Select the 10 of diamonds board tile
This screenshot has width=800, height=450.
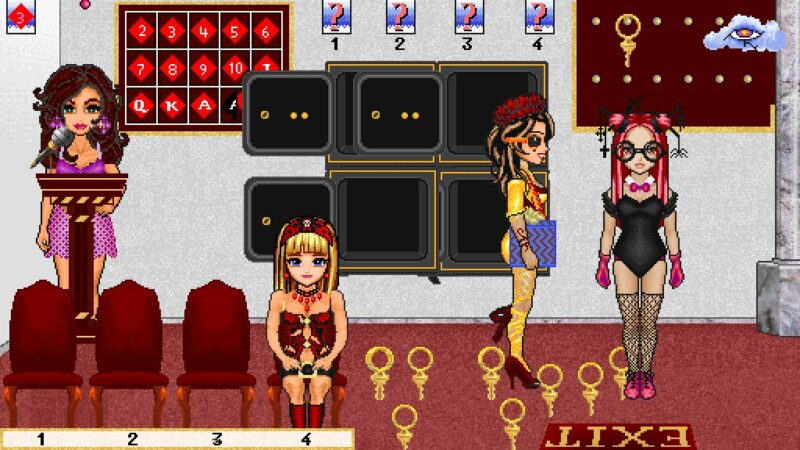235,69
